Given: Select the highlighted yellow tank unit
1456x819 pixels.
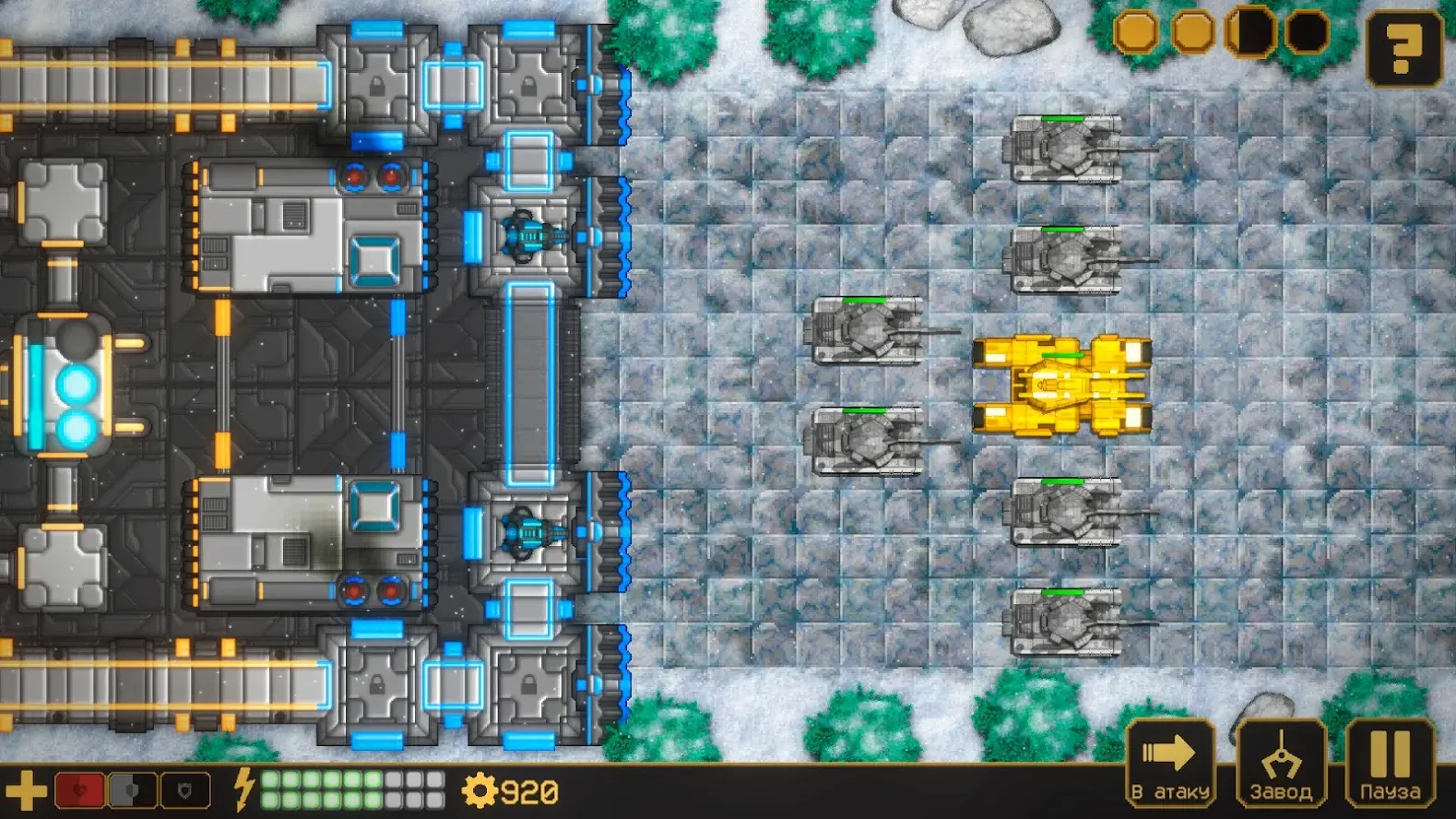Looking at the screenshot, I should pos(1061,386).
